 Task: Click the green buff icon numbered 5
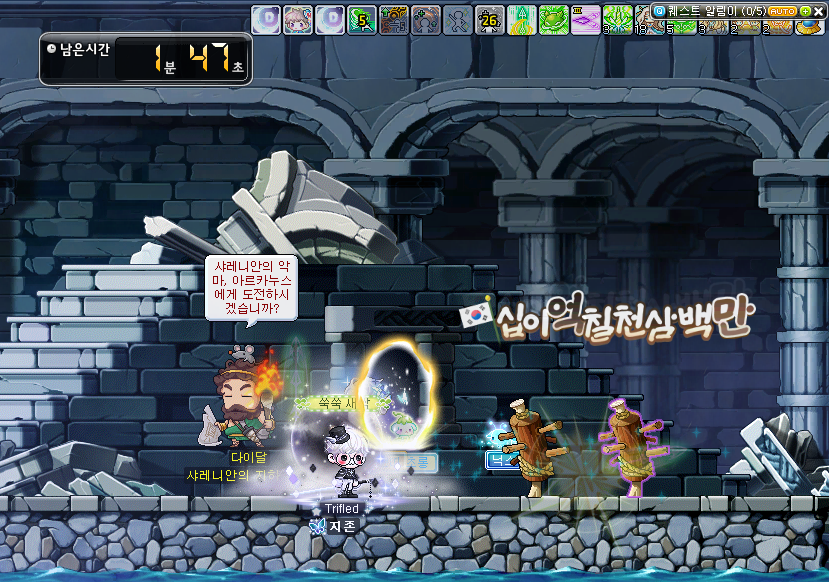coord(362,19)
